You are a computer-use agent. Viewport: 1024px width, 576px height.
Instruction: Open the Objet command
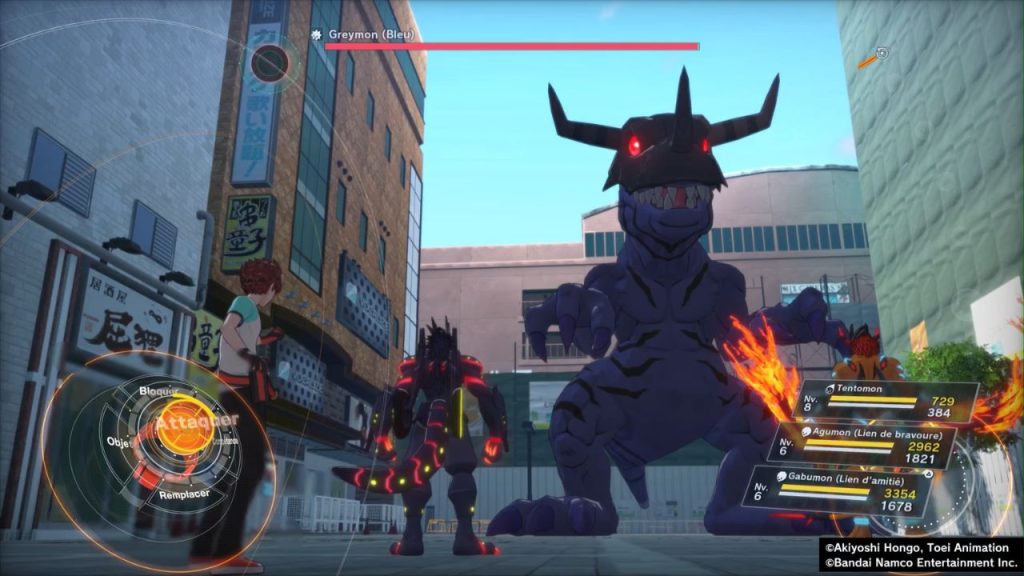121,441
